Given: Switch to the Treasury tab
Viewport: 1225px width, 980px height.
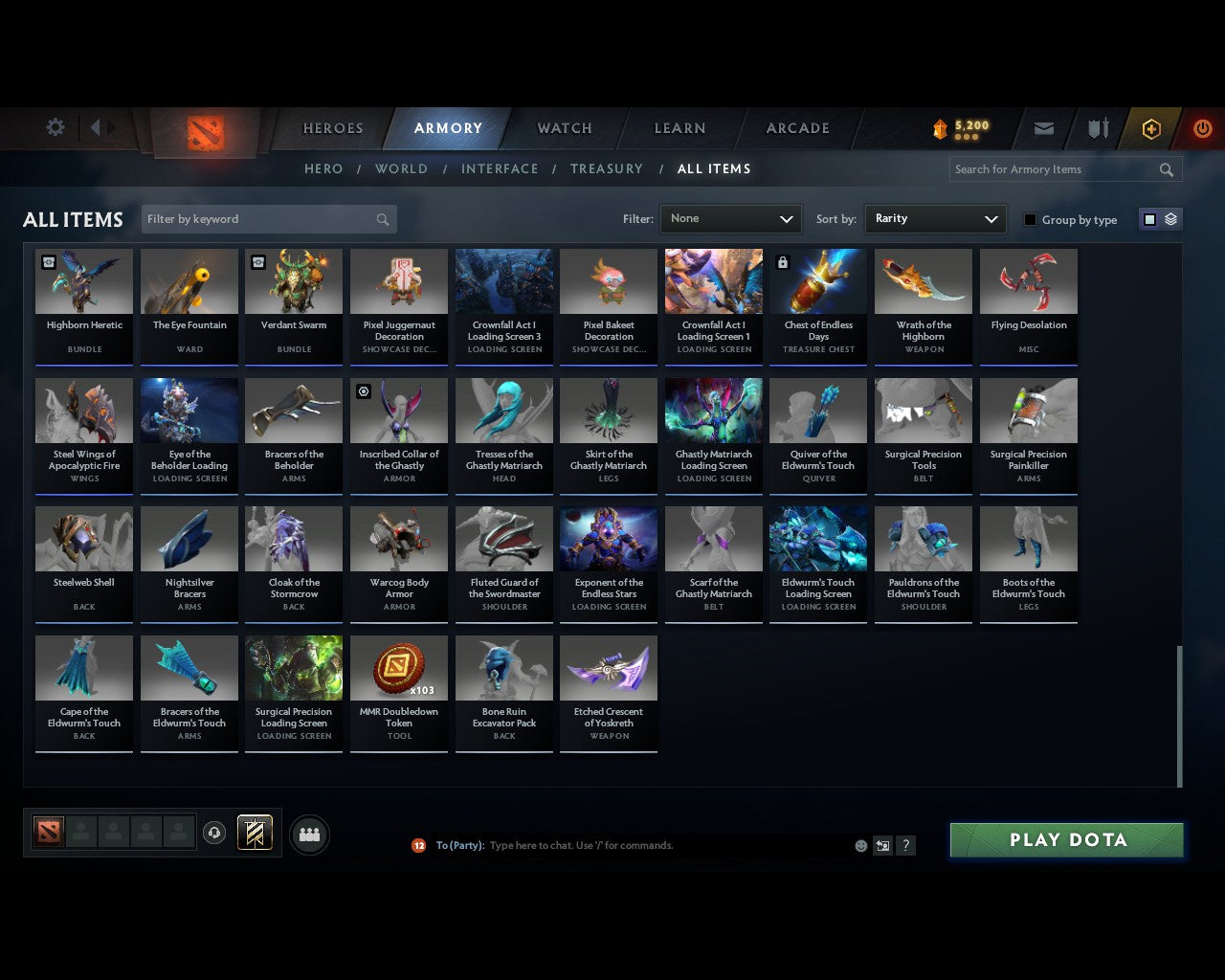Looking at the screenshot, I should (x=606, y=168).
